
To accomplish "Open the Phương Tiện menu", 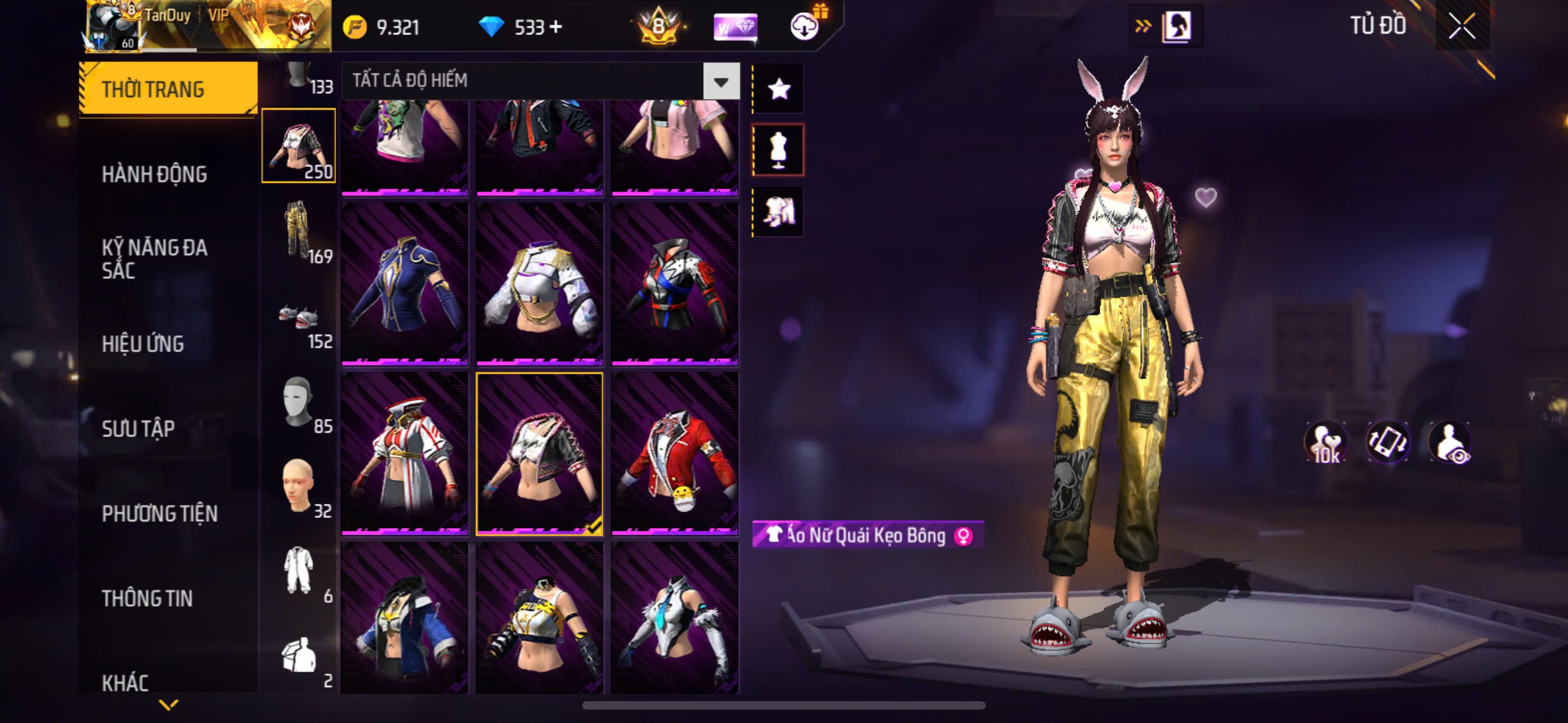I will coord(159,513).
